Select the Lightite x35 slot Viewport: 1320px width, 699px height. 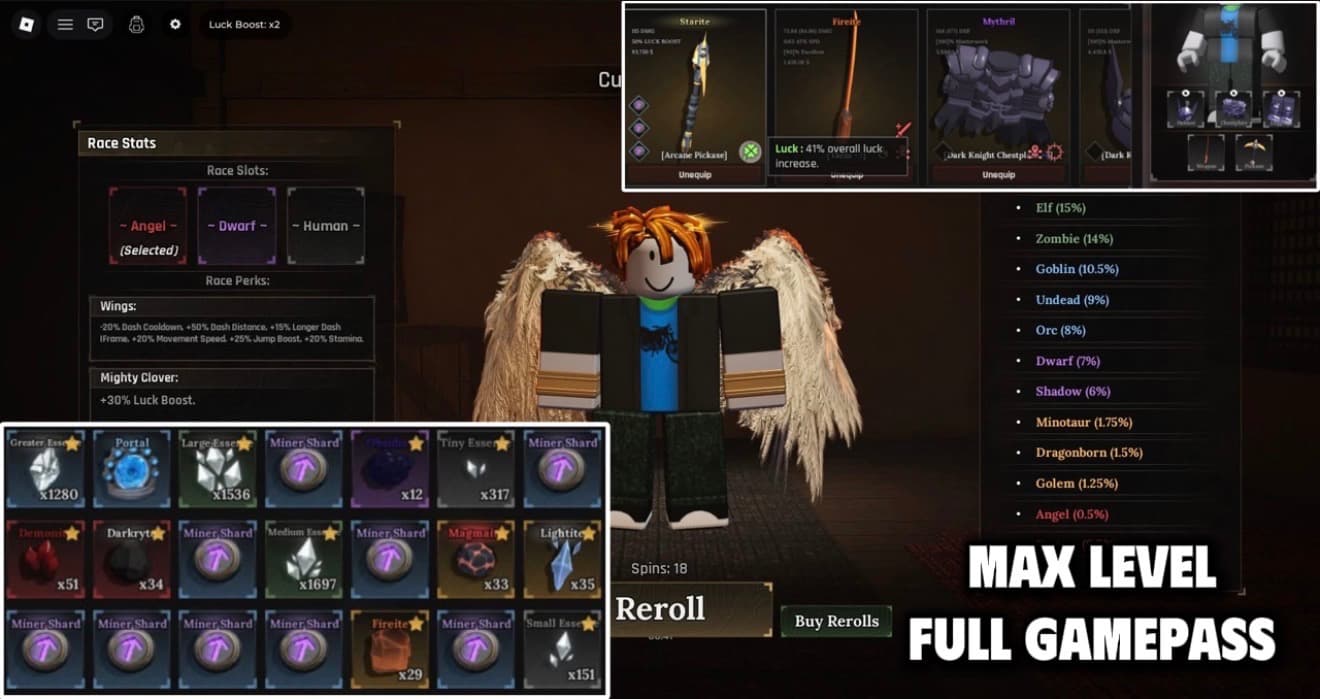[x=563, y=558]
